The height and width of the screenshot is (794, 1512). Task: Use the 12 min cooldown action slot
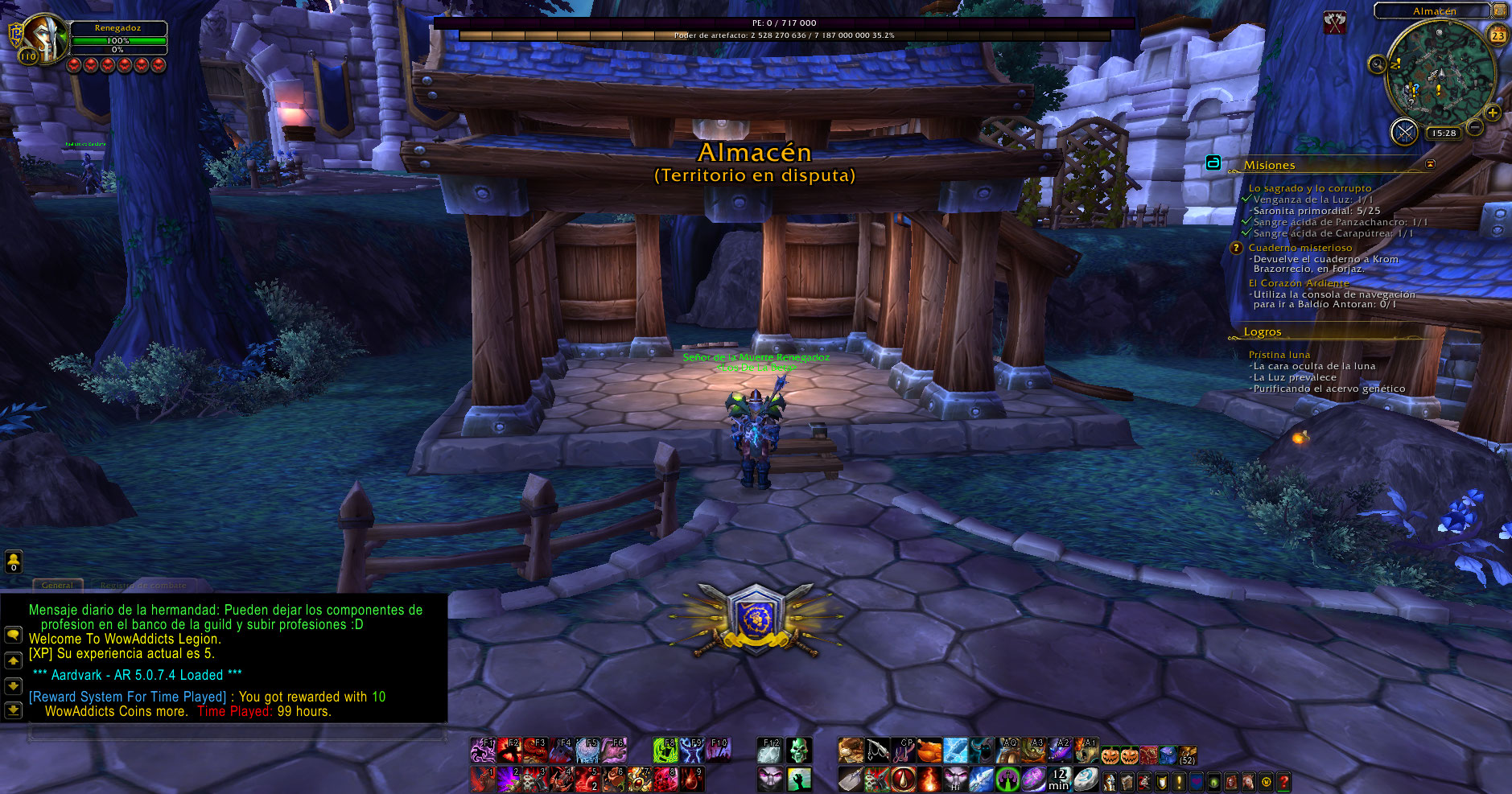click(1059, 779)
